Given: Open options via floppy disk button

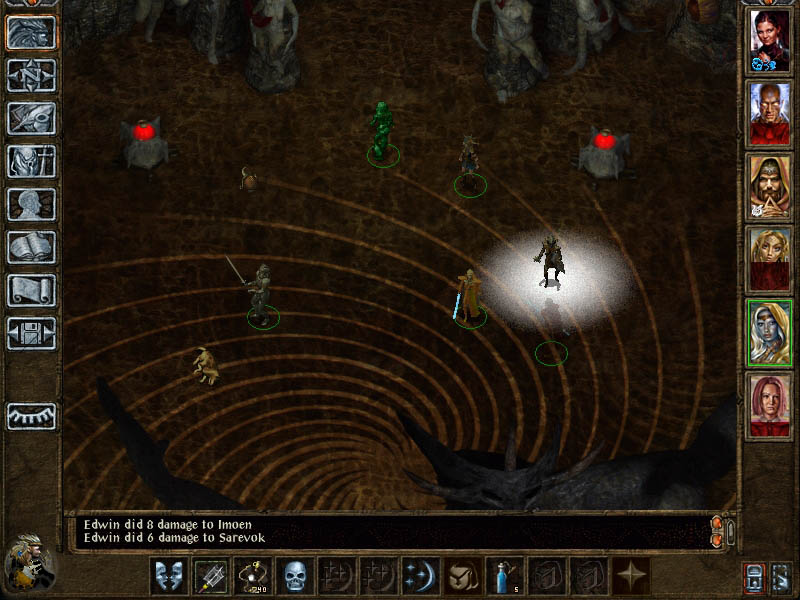Looking at the screenshot, I should coord(31,334).
